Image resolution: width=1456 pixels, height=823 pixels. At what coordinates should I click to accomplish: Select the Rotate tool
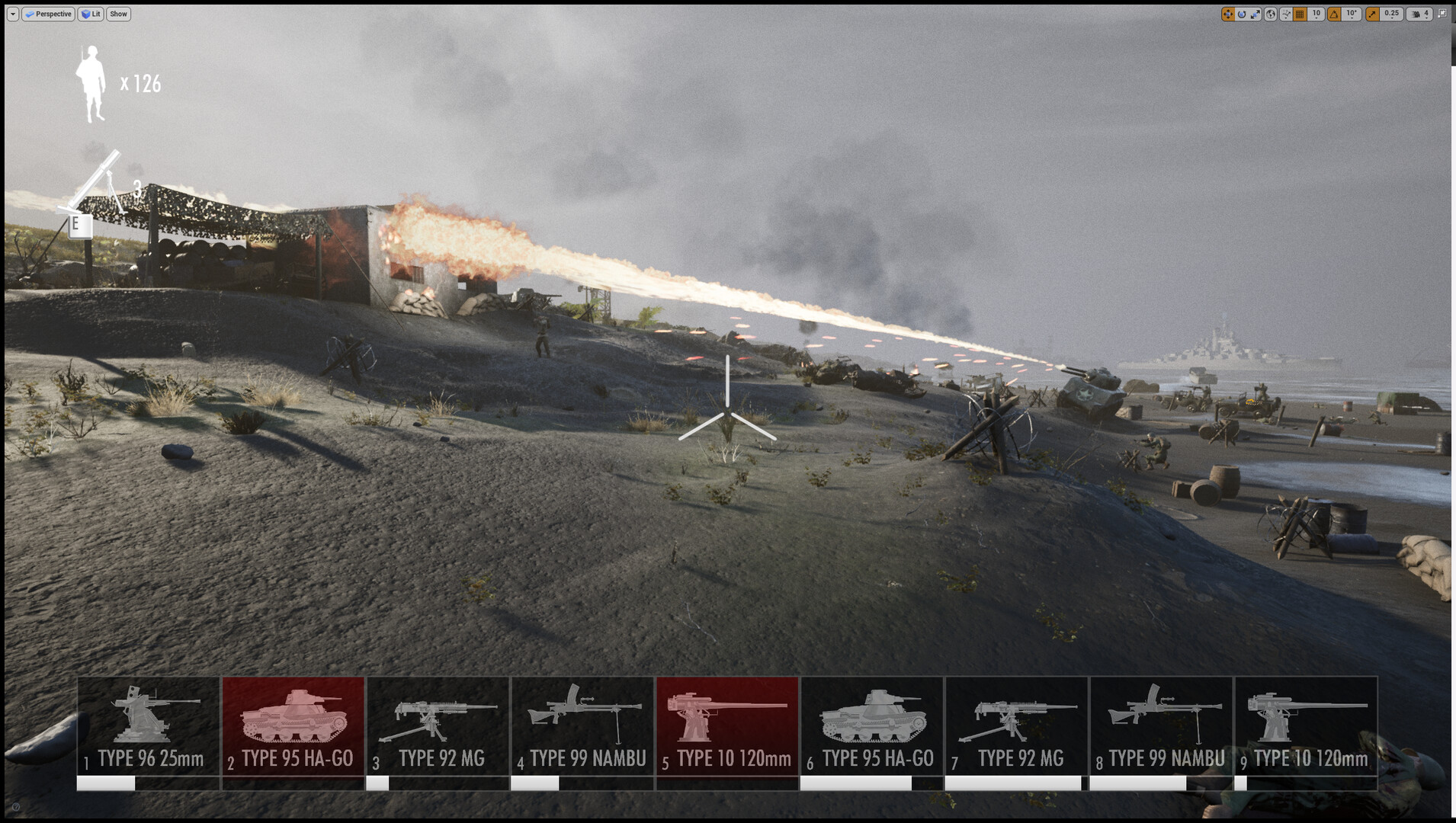click(1241, 14)
